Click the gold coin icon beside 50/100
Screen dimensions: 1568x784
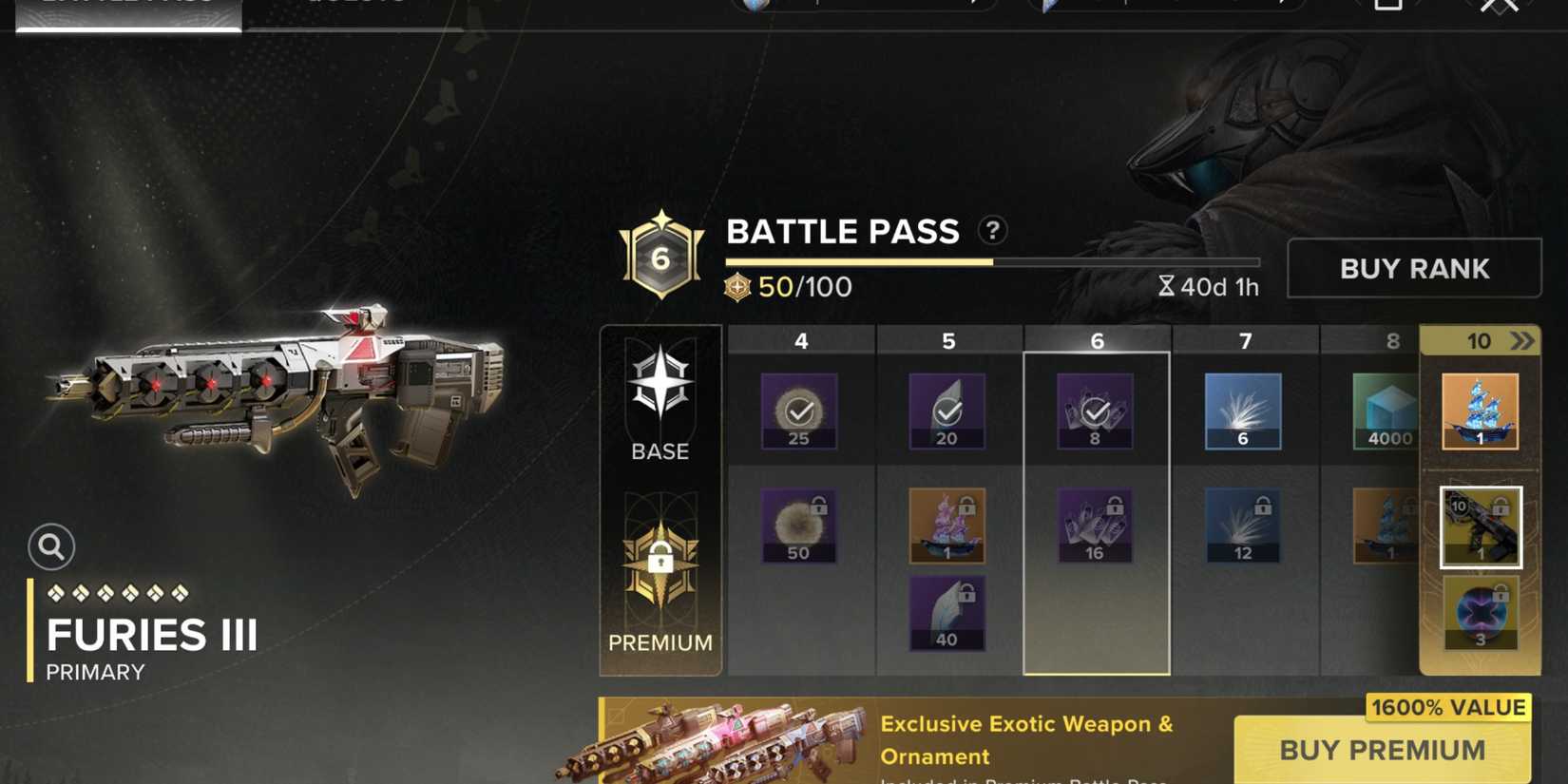736,287
